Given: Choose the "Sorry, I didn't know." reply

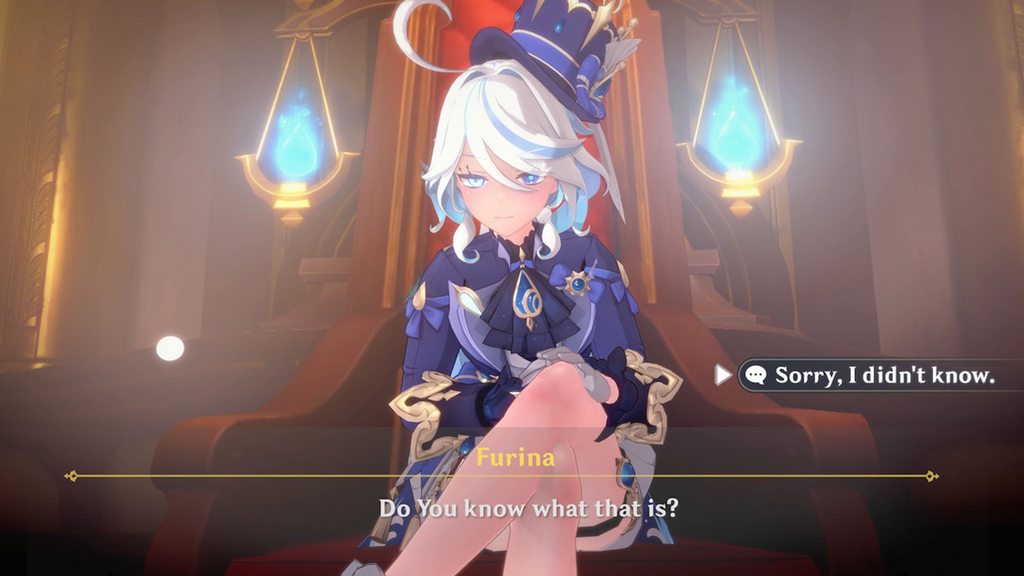Looking at the screenshot, I should 884,375.
